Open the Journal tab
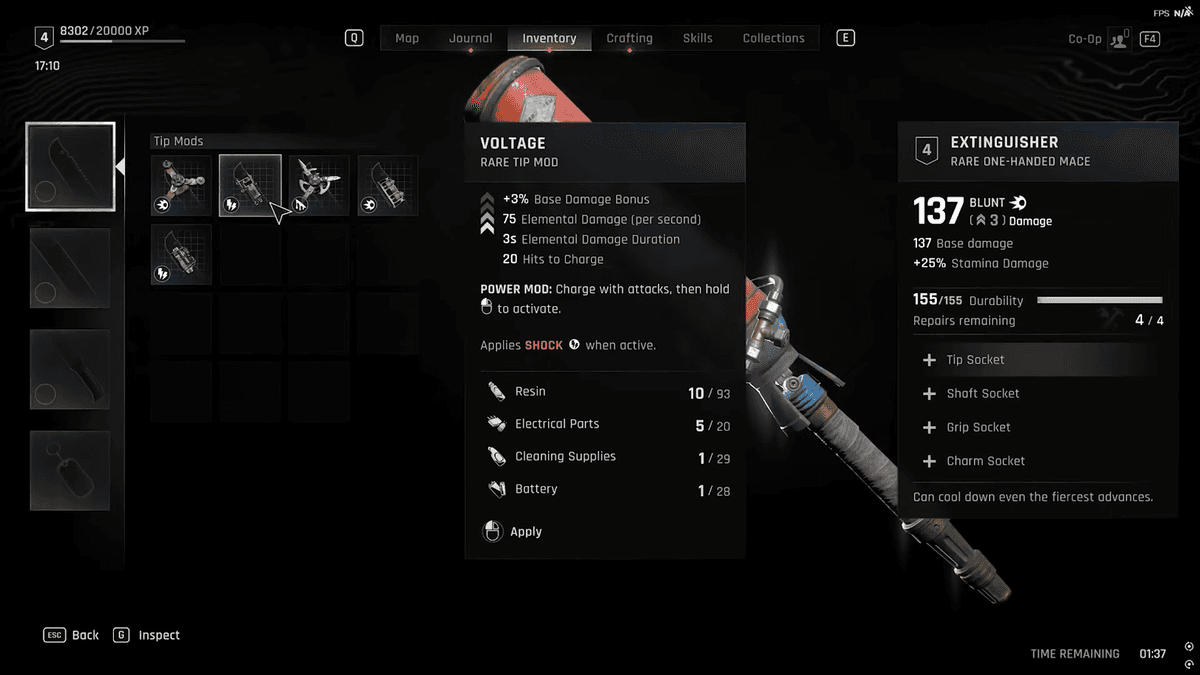Image resolution: width=1200 pixels, height=675 pixels. click(470, 38)
